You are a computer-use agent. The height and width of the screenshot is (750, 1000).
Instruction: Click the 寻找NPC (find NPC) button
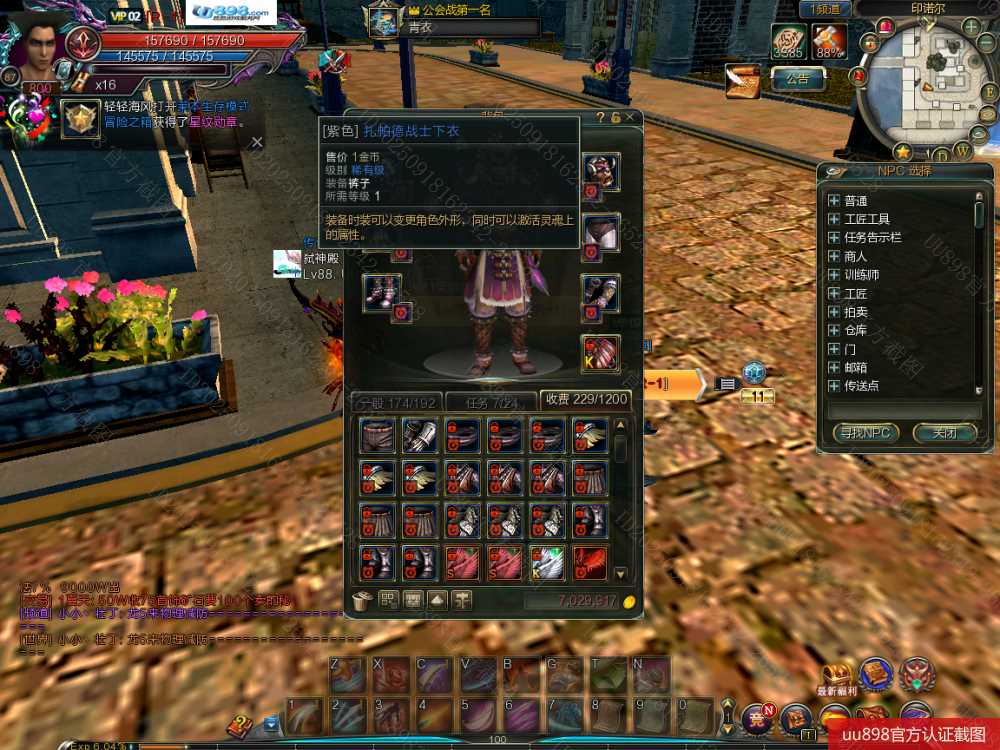coord(864,433)
